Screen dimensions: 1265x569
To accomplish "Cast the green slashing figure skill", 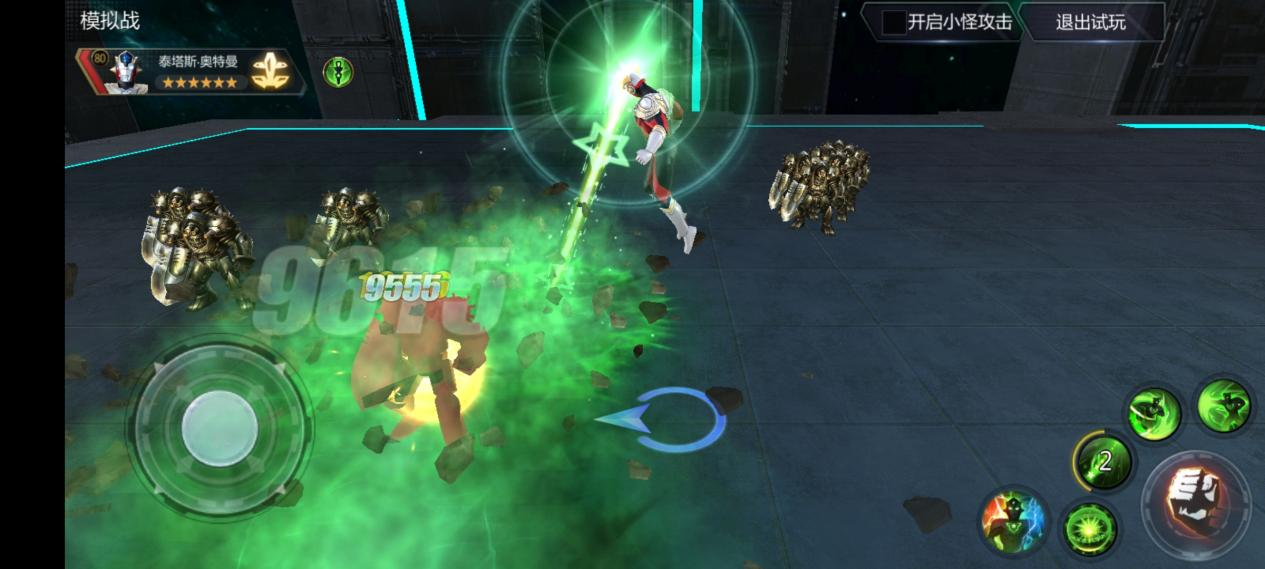I will tap(1152, 411).
